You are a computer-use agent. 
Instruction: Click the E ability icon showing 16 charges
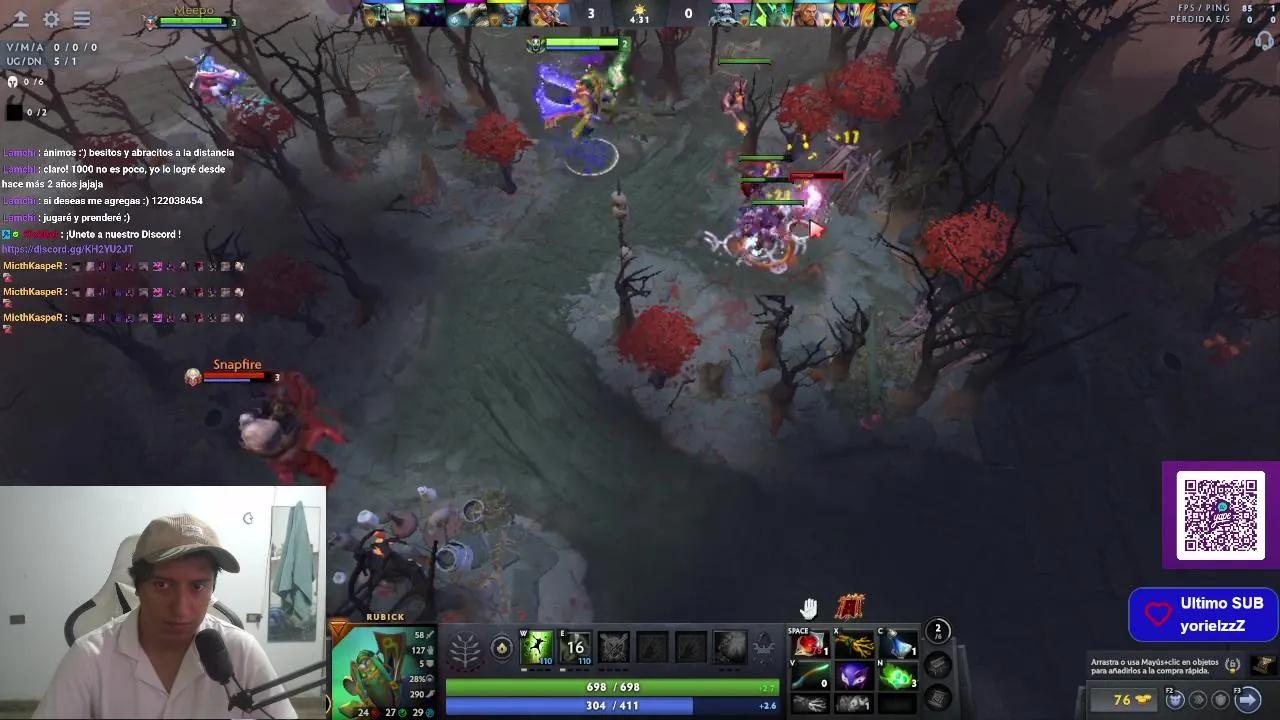(x=575, y=647)
